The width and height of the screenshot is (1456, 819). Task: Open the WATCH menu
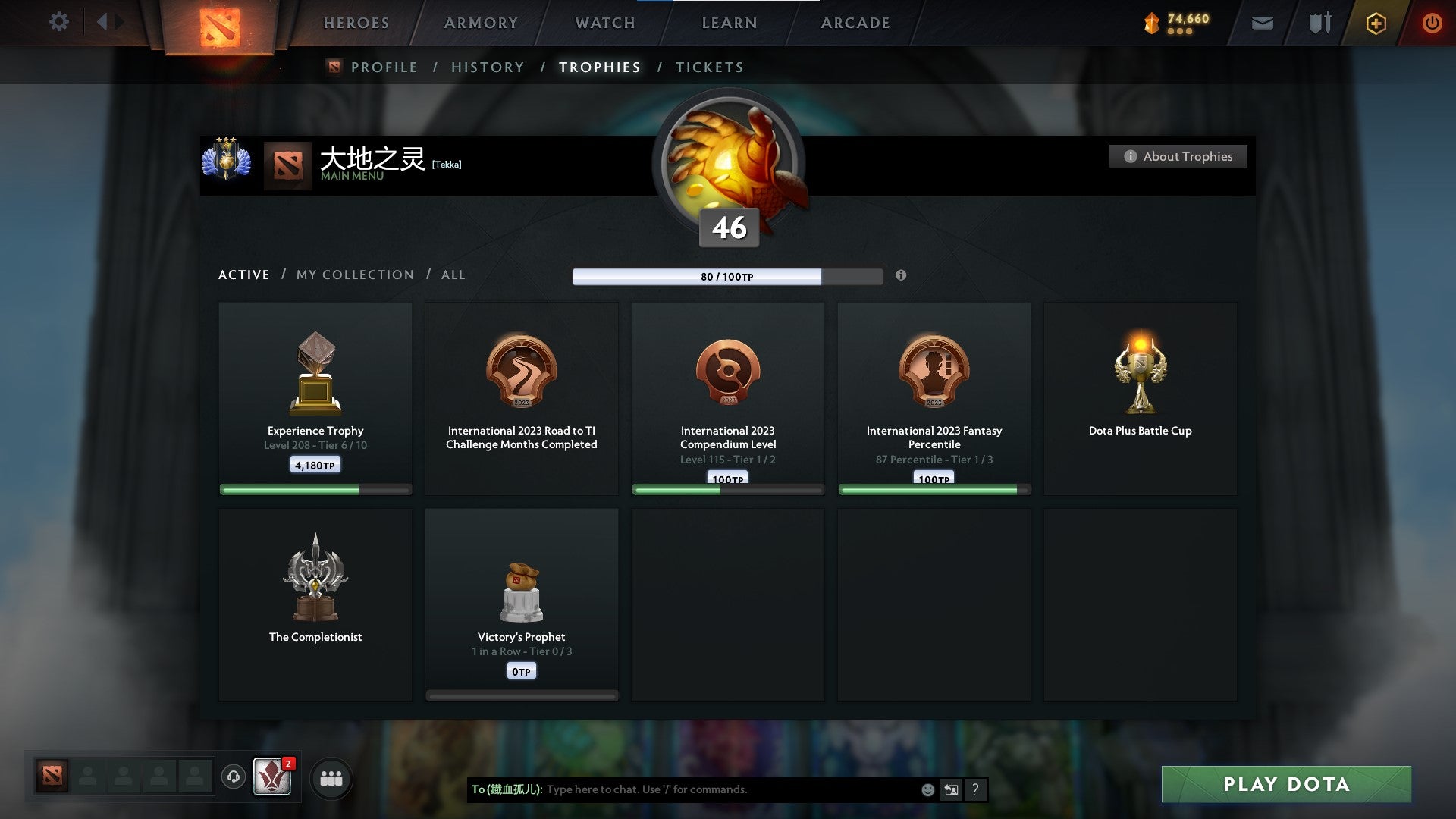[603, 23]
